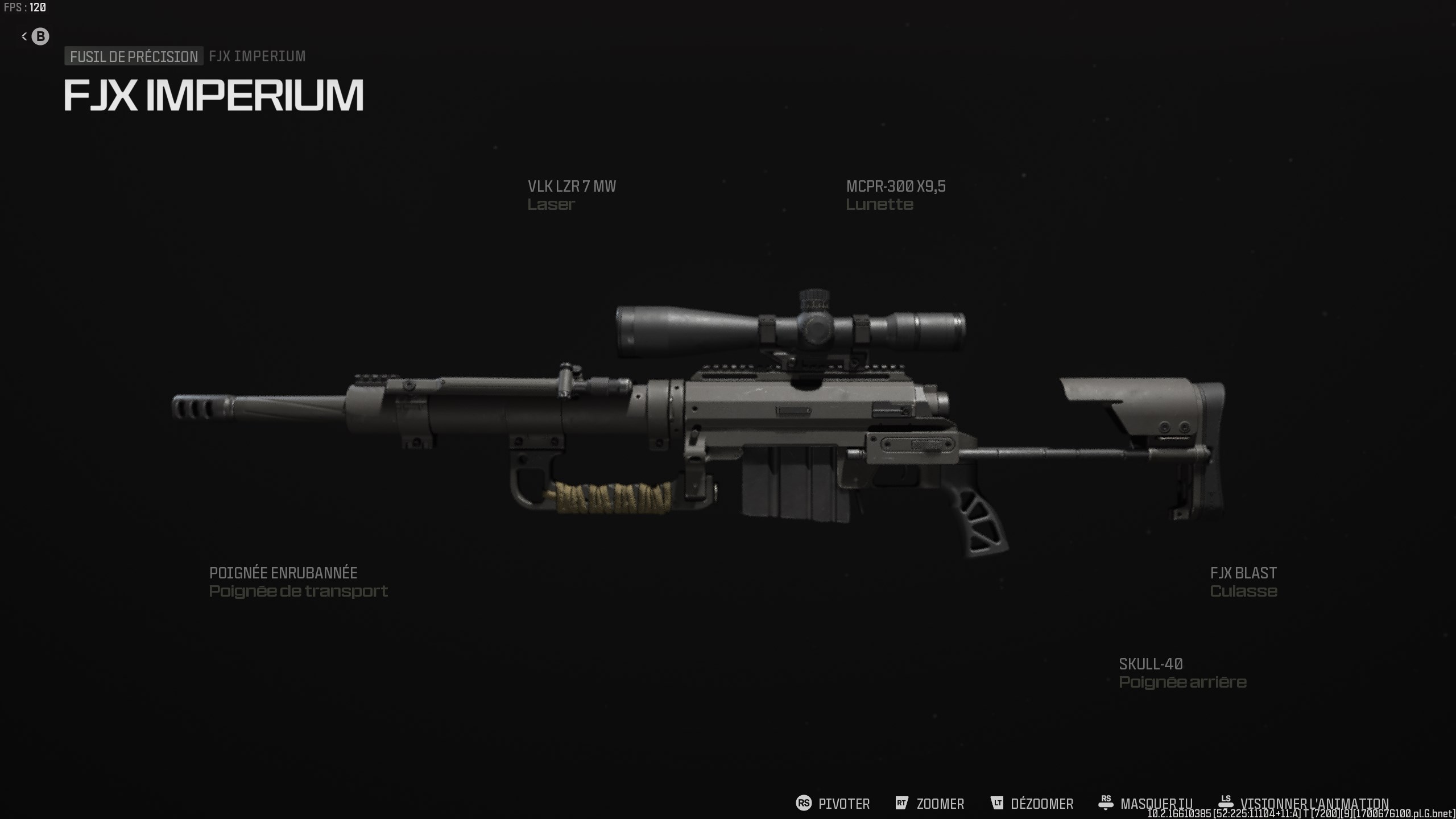Image resolution: width=1456 pixels, height=819 pixels.
Task: Open the FJX Blast culasse attachment
Action: [1243, 581]
